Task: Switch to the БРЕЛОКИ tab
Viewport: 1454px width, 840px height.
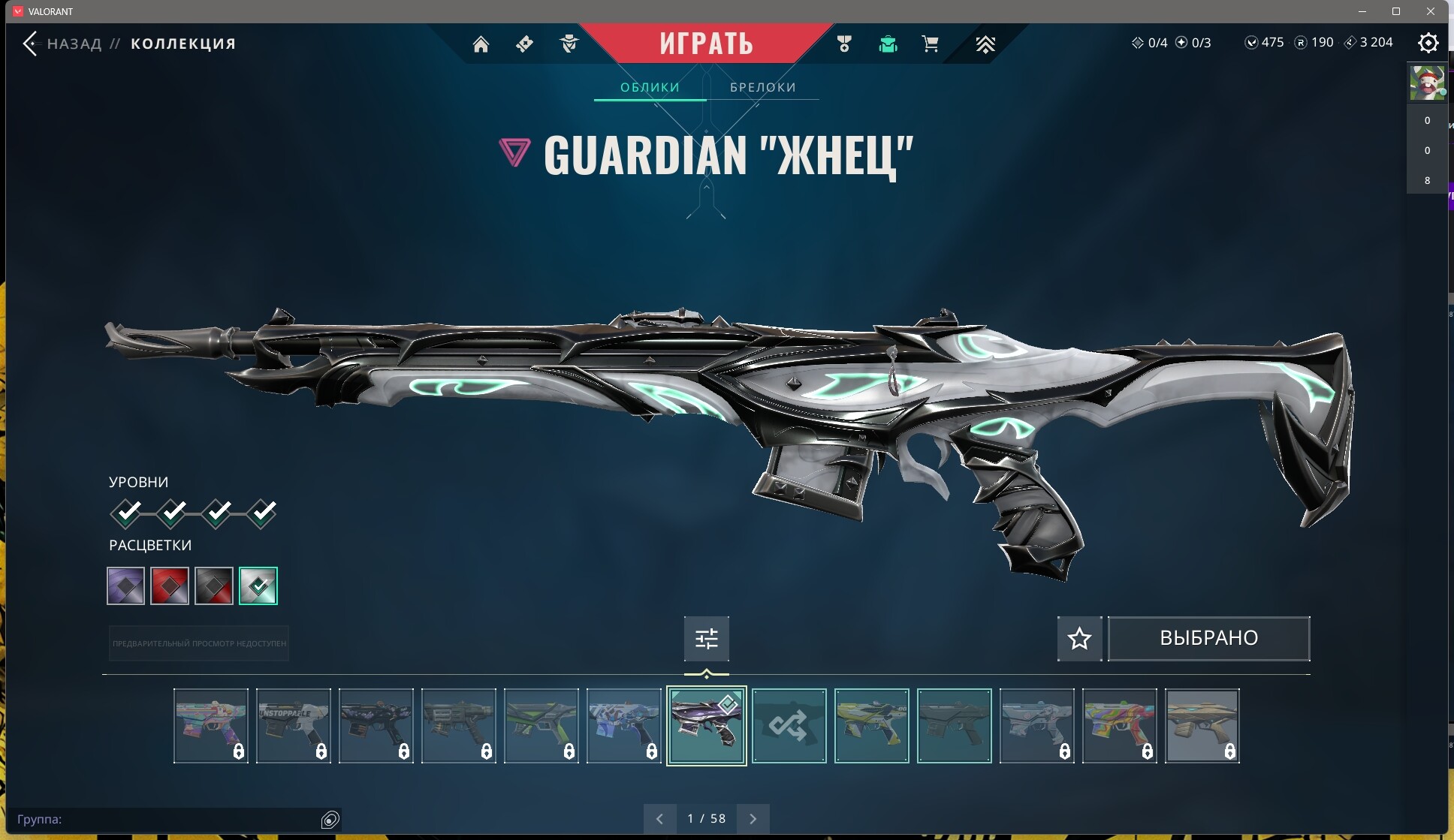Action: 762,87
